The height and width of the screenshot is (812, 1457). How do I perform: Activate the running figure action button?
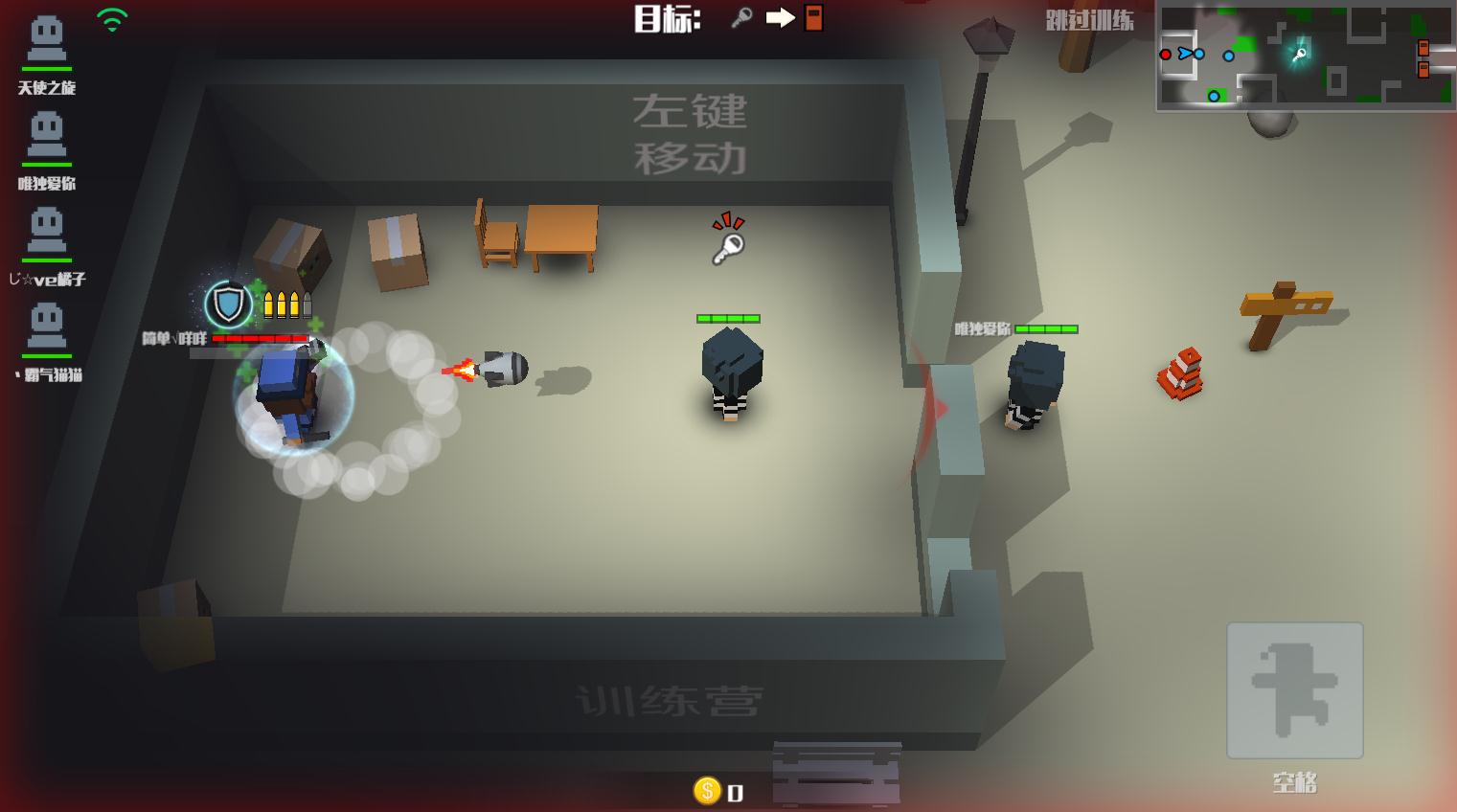pyautogui.click(x=1294, y=690)
